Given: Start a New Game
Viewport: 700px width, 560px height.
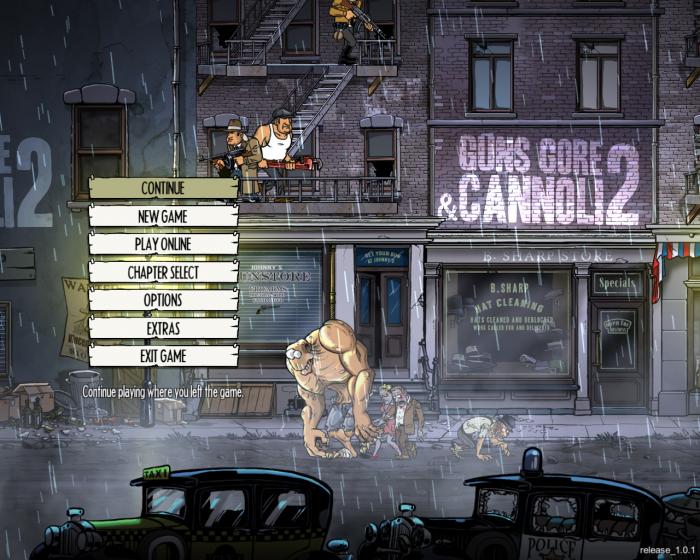Looking at the screenshot, I should click(x=163, y=216).
